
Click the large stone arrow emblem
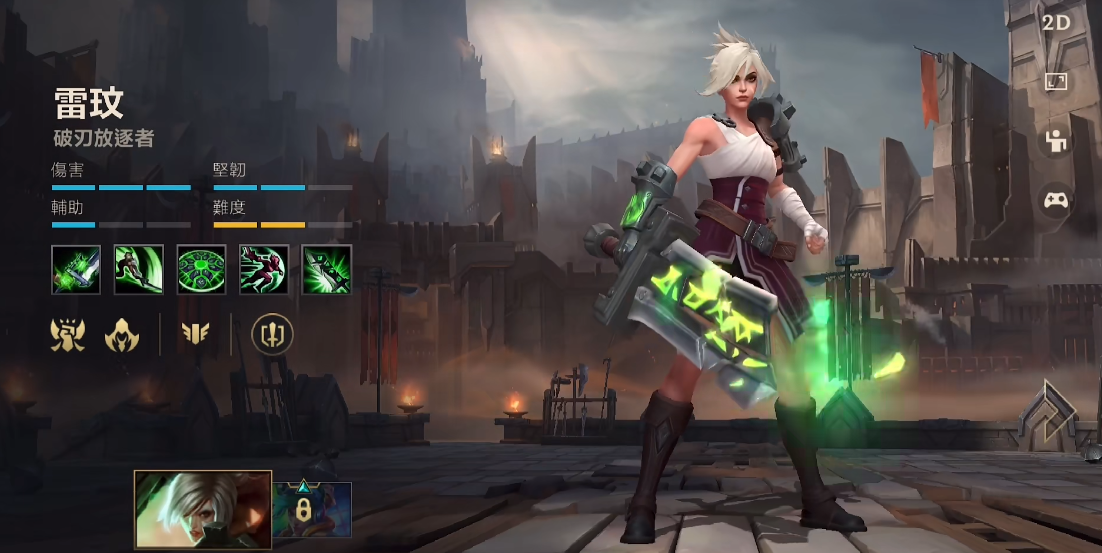[x=1046, y=414]
